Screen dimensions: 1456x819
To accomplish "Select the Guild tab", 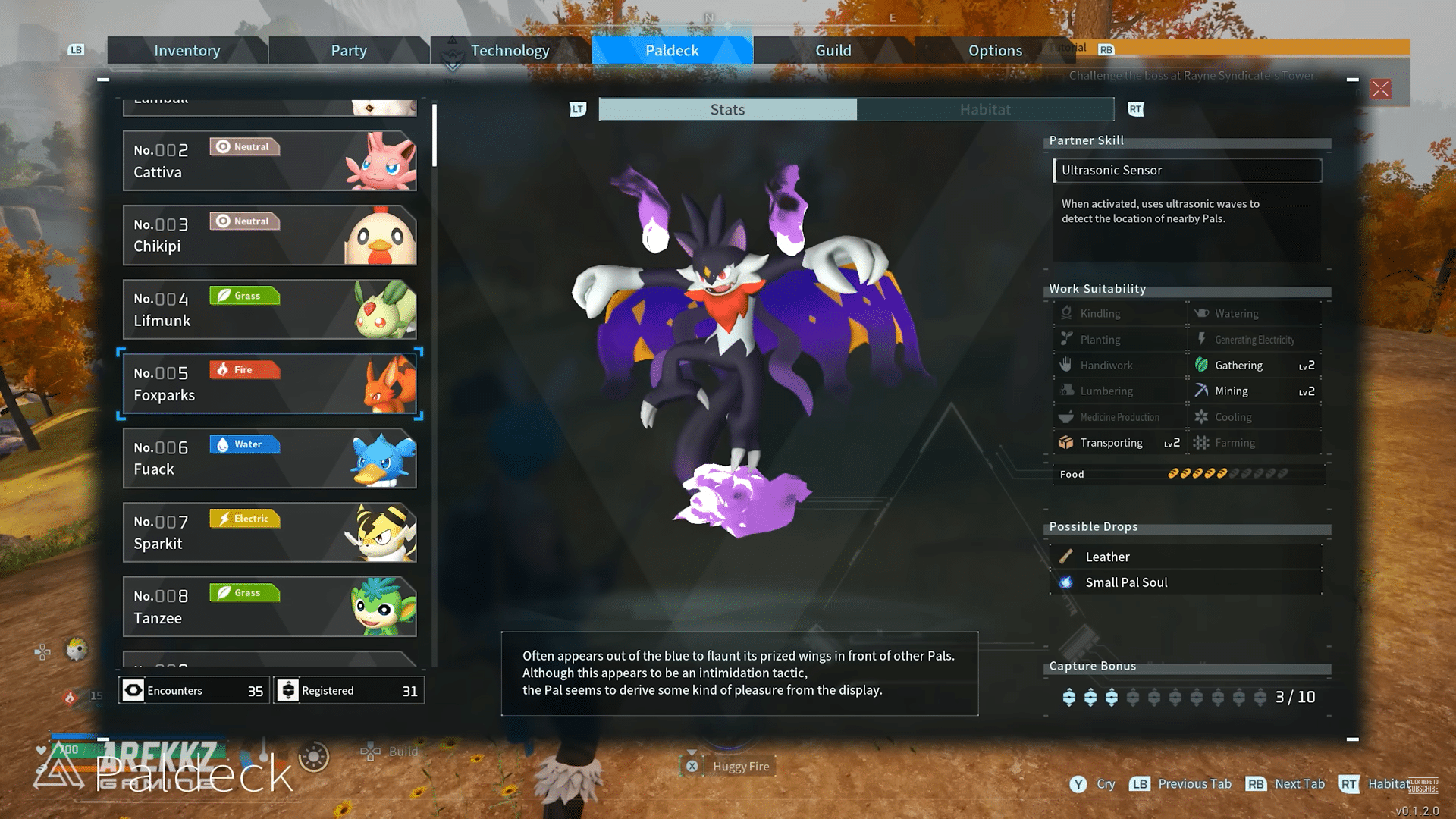I will [x=833, y=50].
